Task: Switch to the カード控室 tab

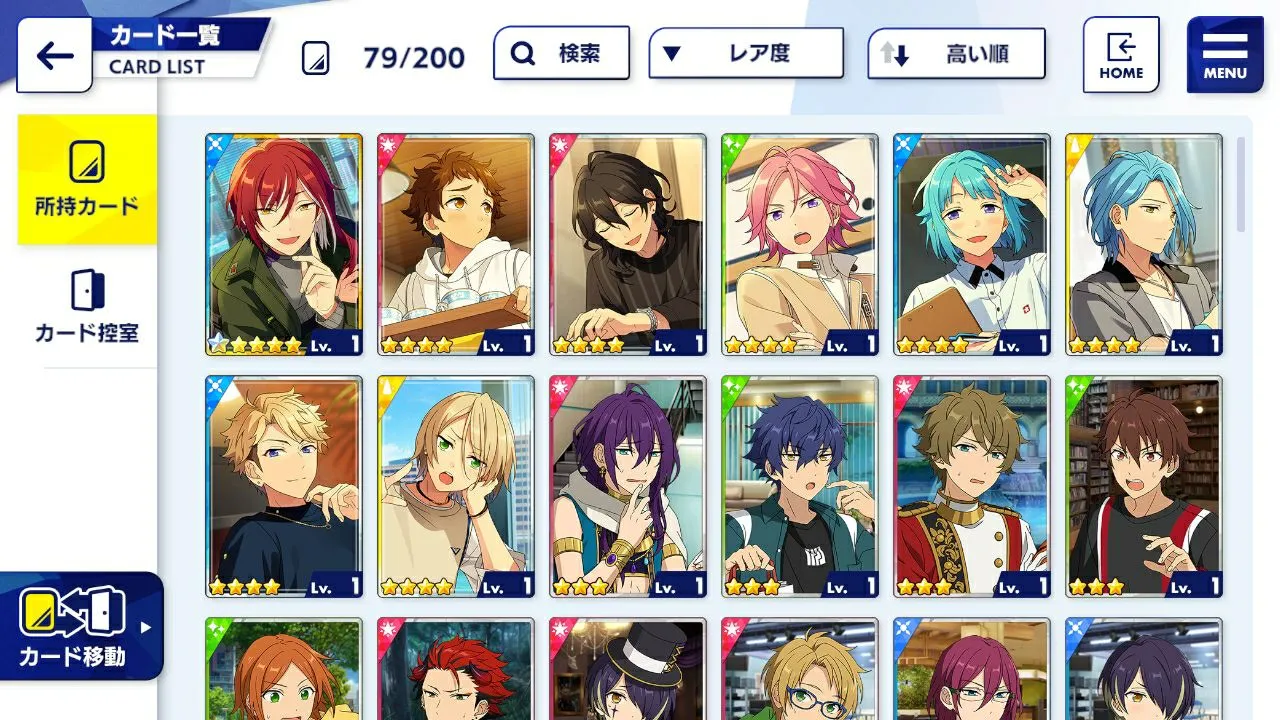Action: point(87,306)
